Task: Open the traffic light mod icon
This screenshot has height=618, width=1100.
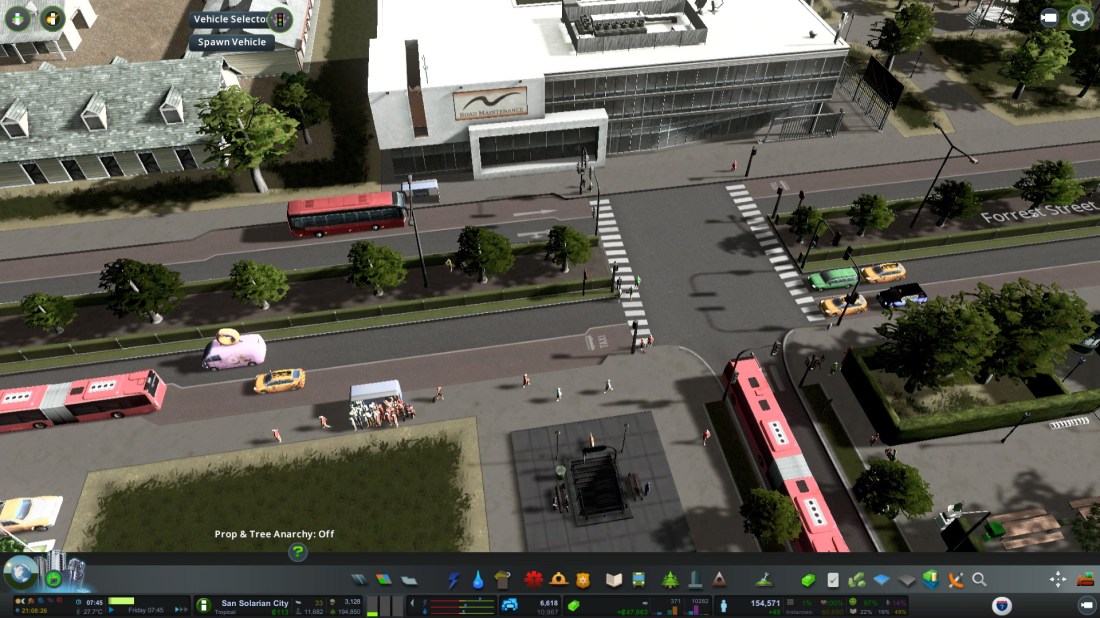Action: [281, 19]
